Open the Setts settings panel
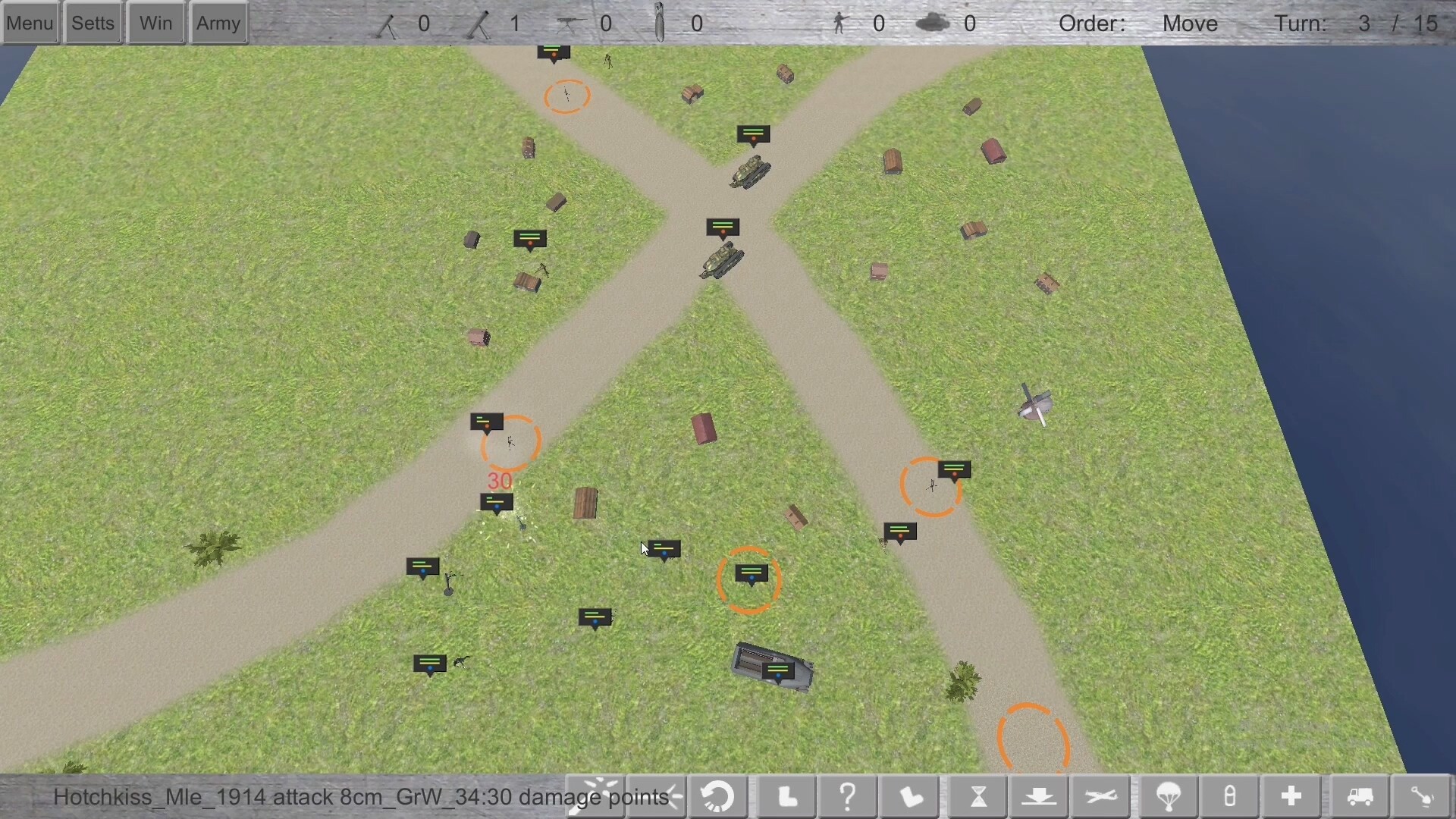The height and width of the screenshot is (819, 1456). coord(92,22)
